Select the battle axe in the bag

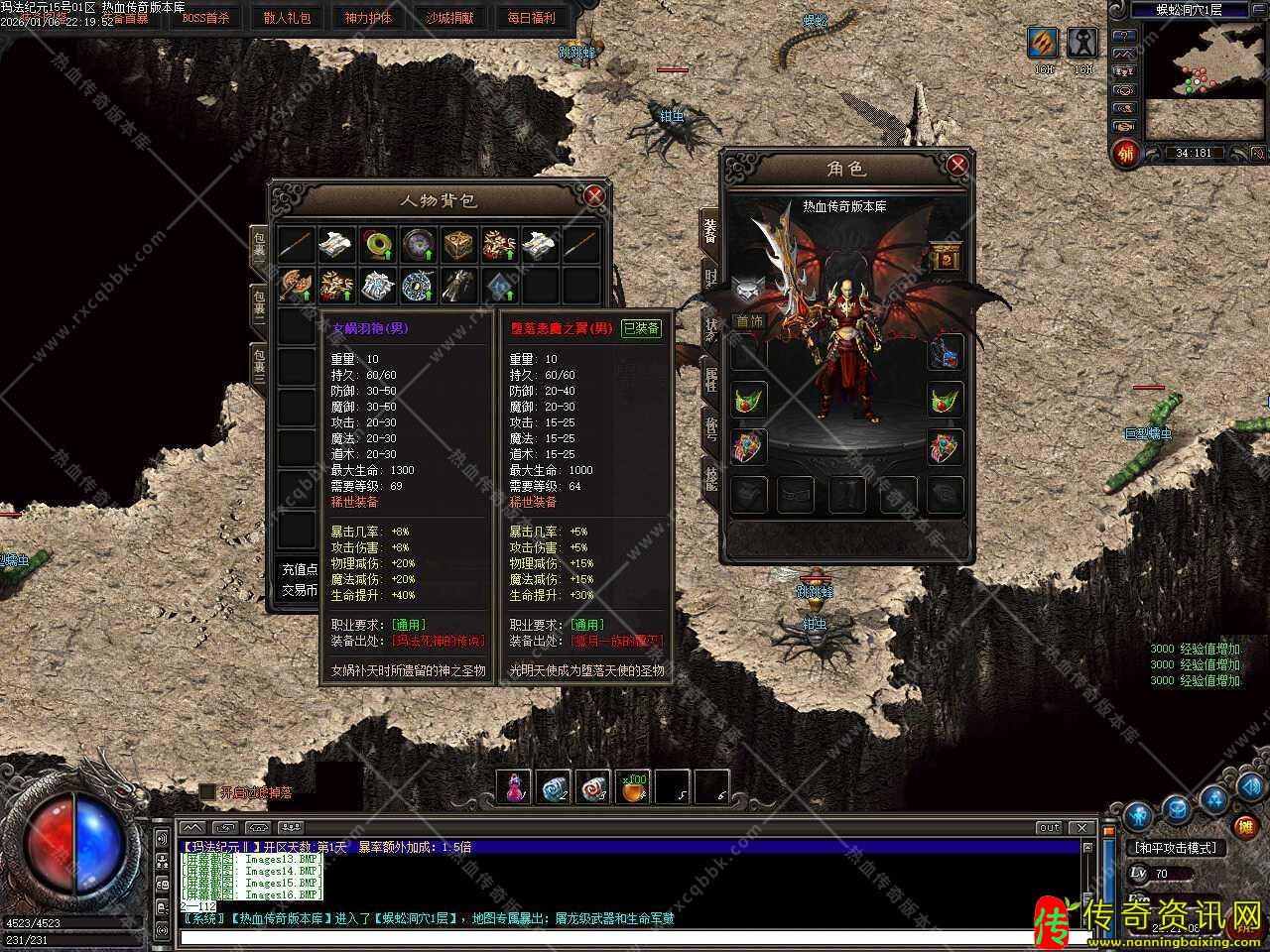(x=296, y=286)
